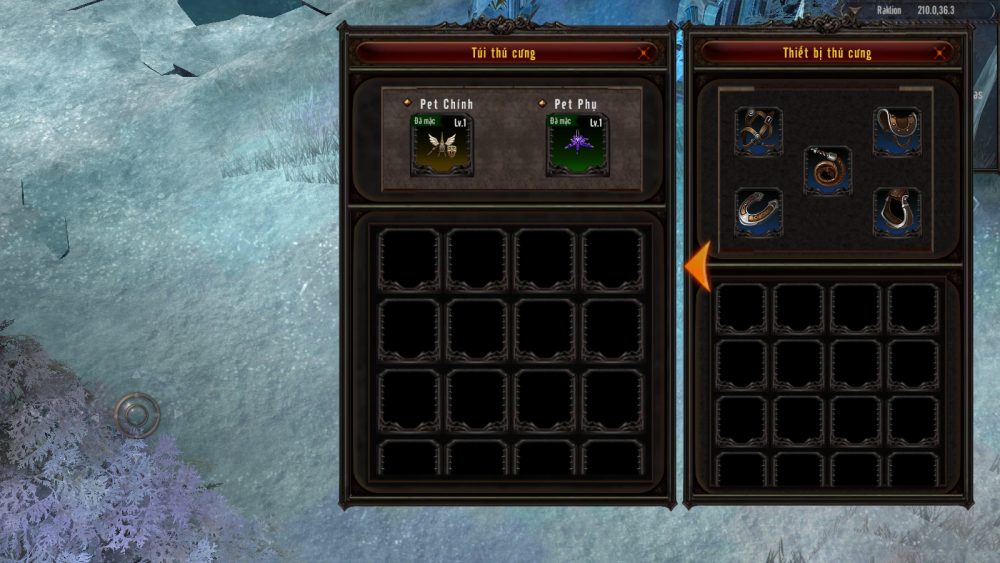Image resolution: width=1000 pixels, height=563 pixels.
Task: Select the horseshoe equipment slot
Action: [x=758, y=212]
